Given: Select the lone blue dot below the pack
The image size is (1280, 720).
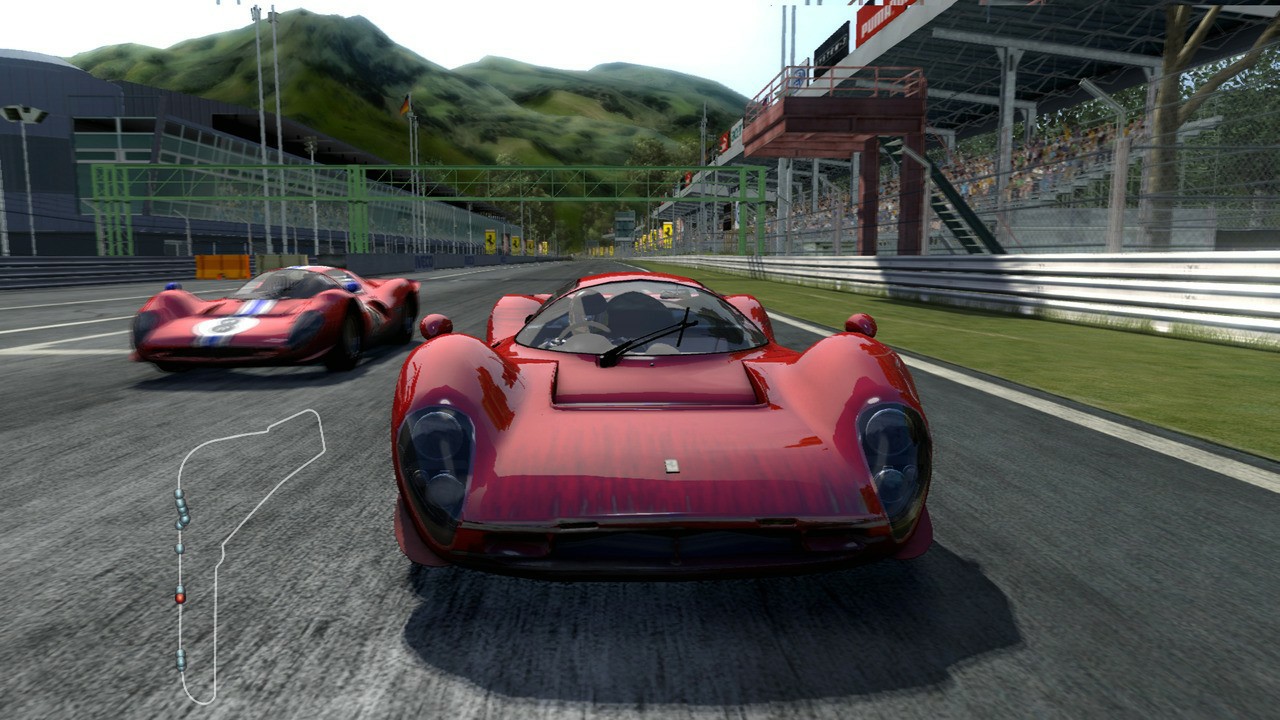Looking at the screenshot, I should pos(179,548).
